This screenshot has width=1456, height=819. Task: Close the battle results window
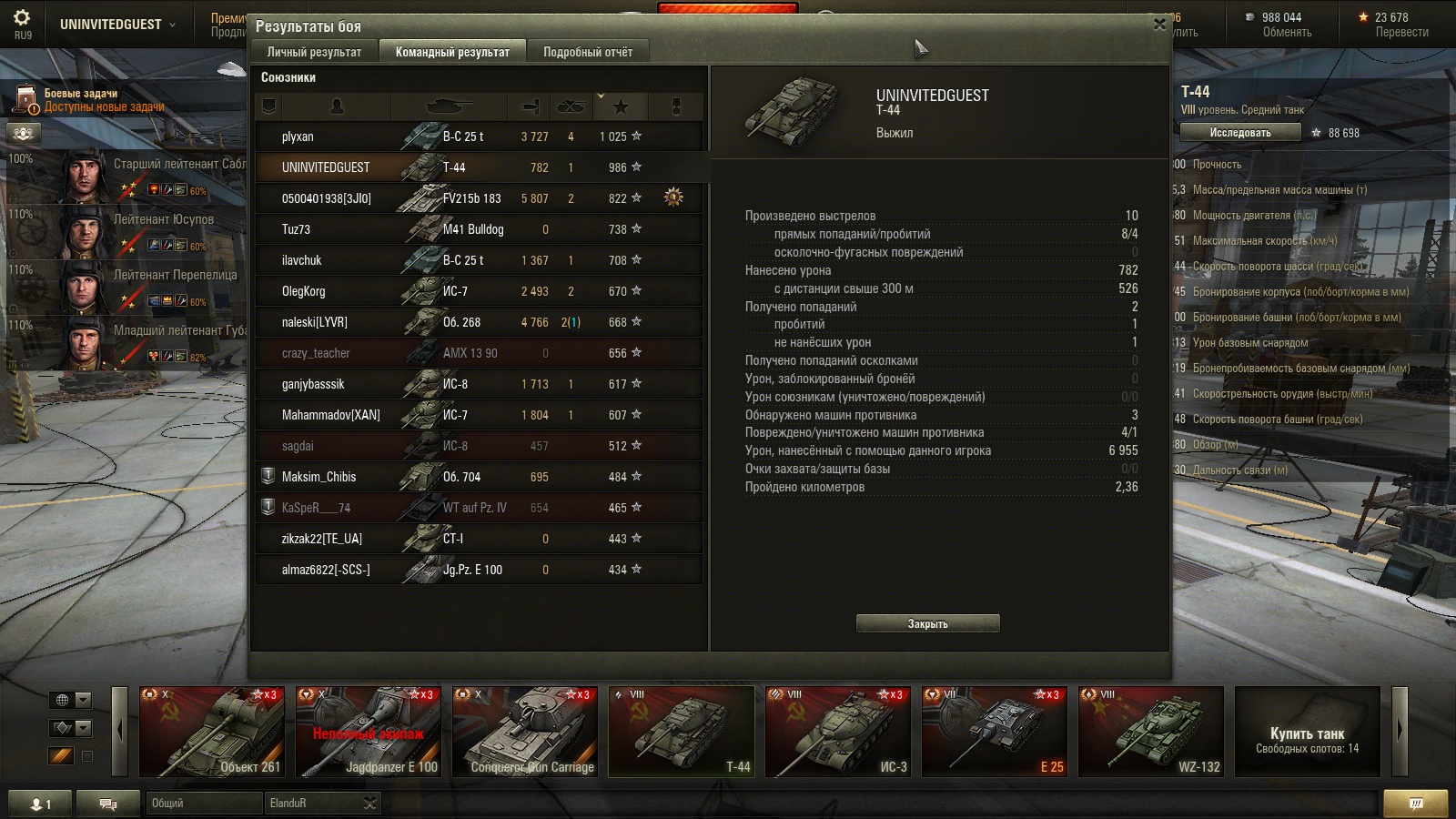point(1159,25)
